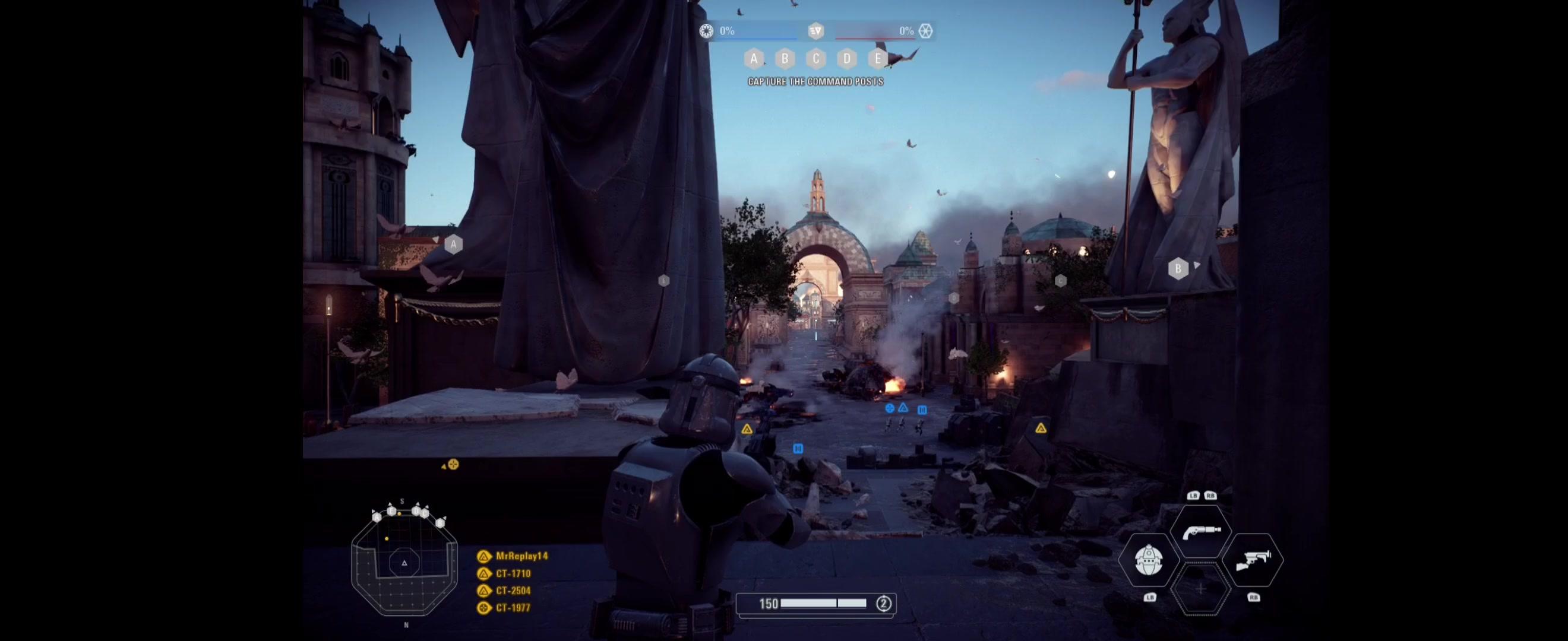Select command post E in the top tracker
Screen dimensions: 1568x641
coord(878,58)
